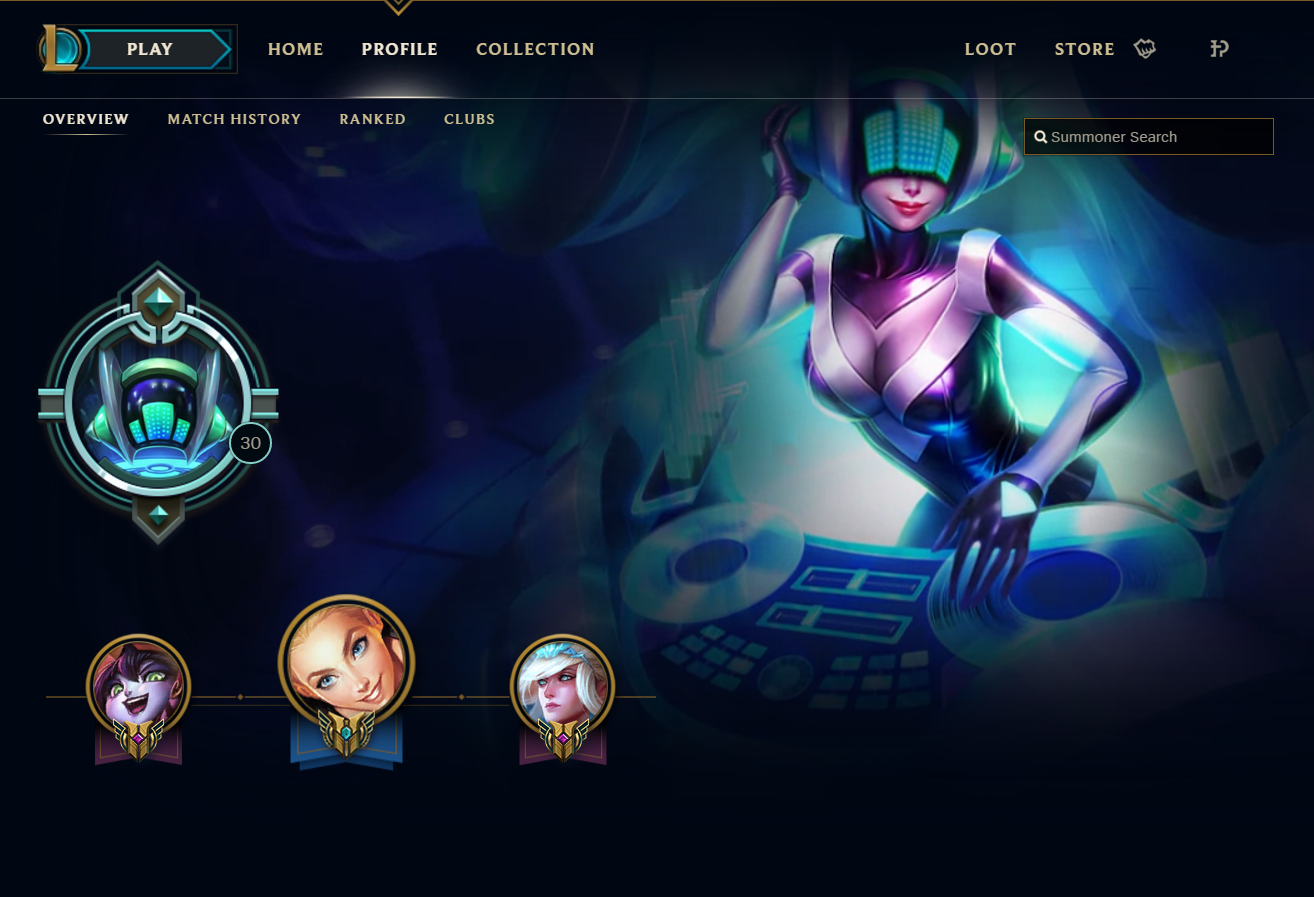
Task: Switch to the MATCH HISTORY tab
Action: point(234,119)
